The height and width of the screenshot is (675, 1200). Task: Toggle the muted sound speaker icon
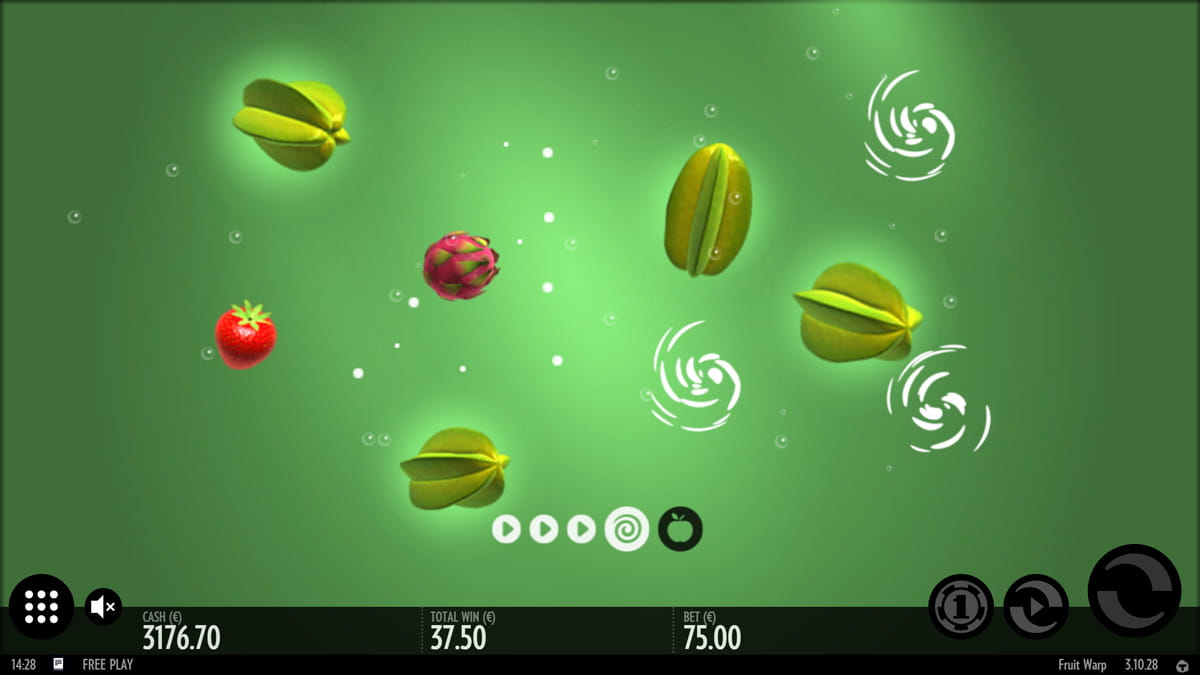tap(103, 606)
